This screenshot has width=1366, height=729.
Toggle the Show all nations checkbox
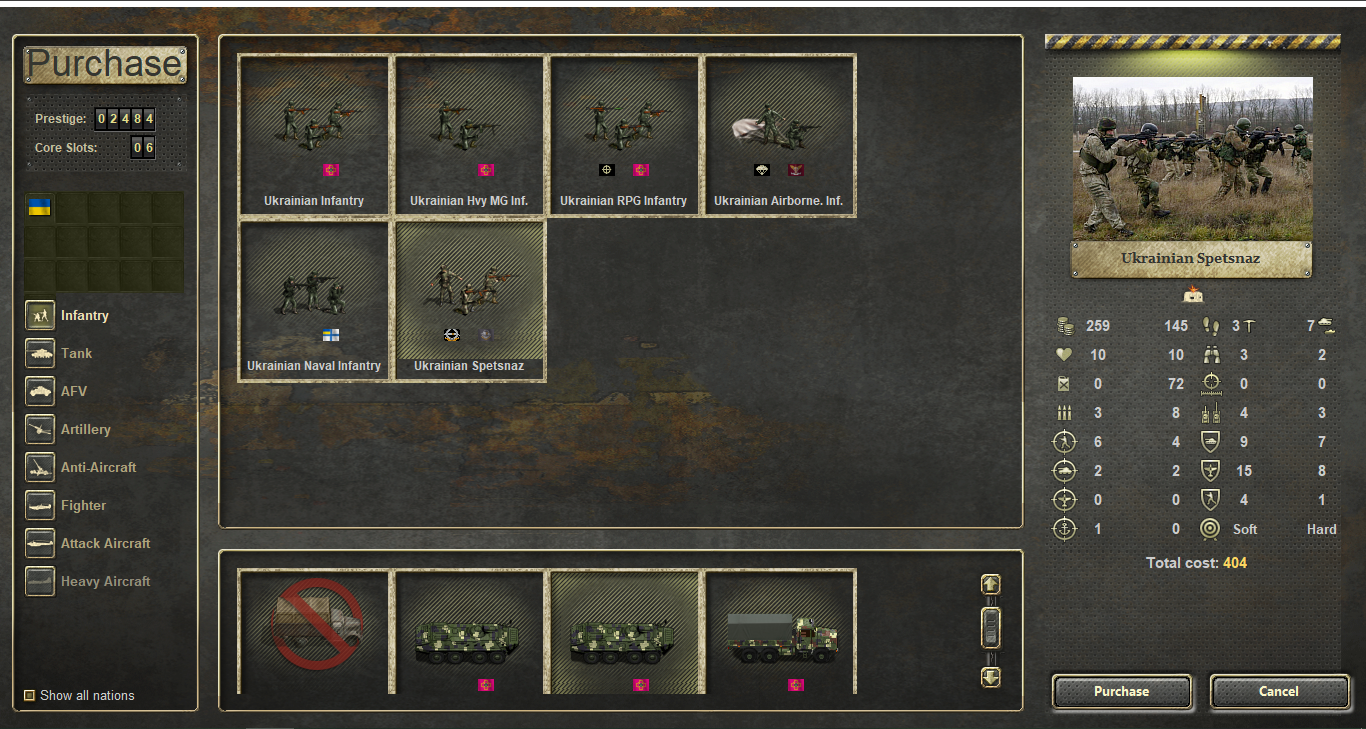click(30, 695)
